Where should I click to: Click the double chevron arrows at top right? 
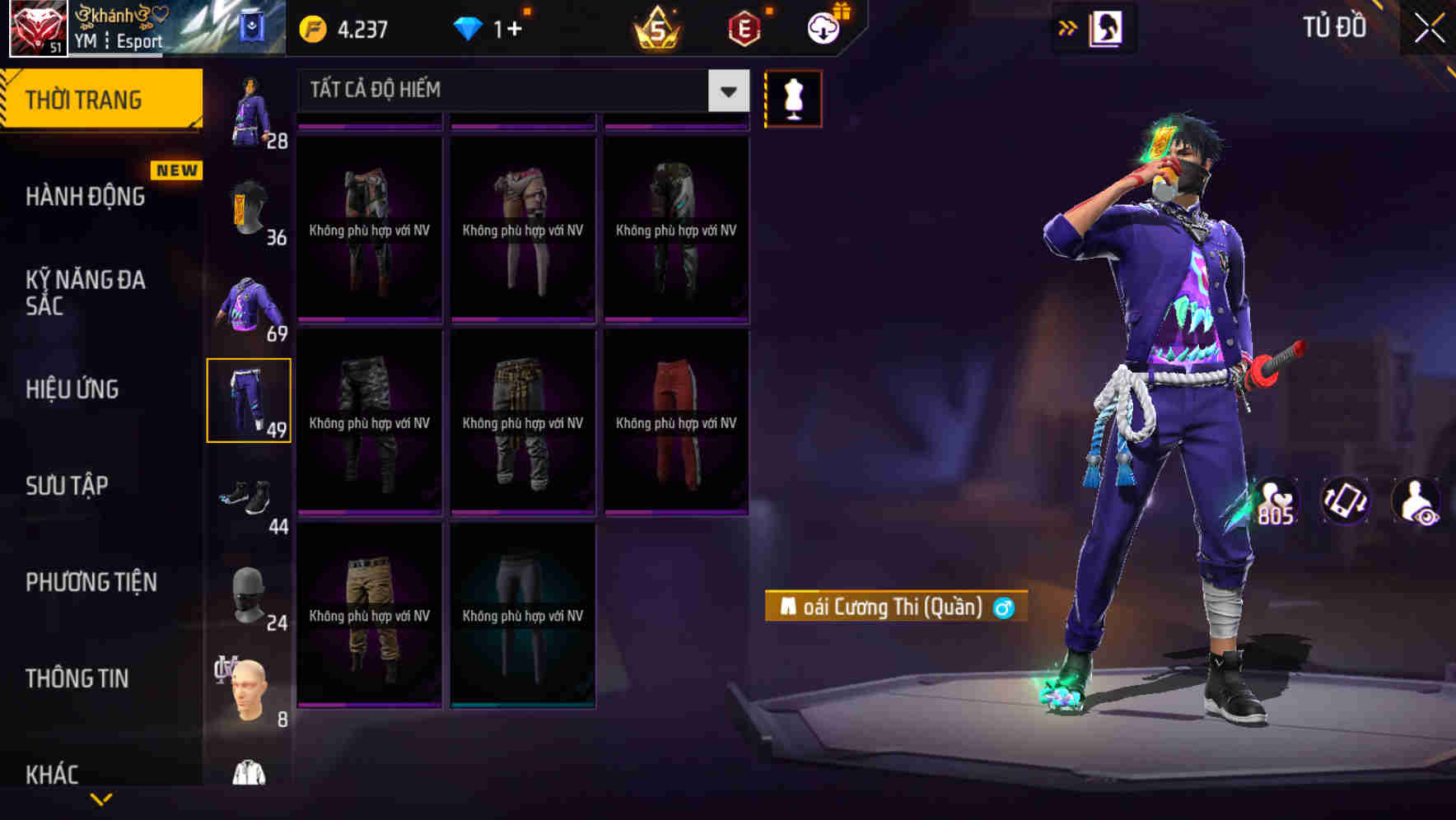click(1066, 27)
